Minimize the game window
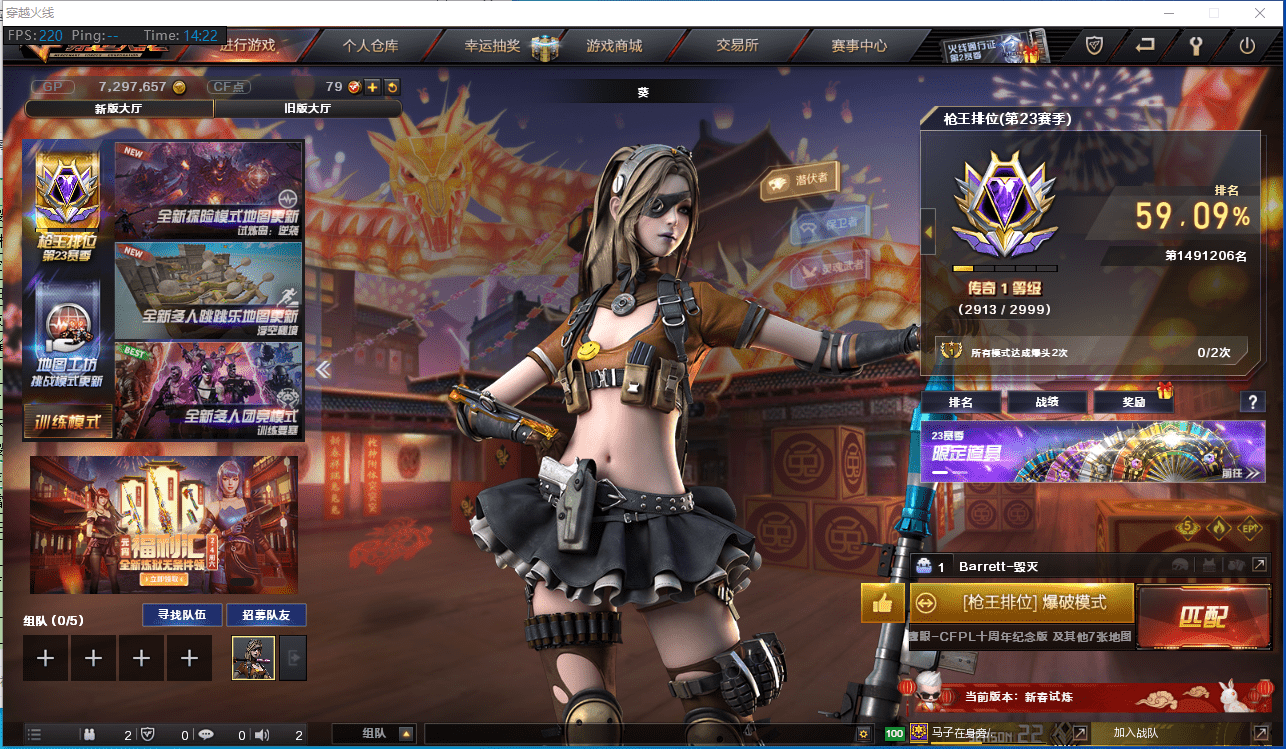 pos(1169,13)
